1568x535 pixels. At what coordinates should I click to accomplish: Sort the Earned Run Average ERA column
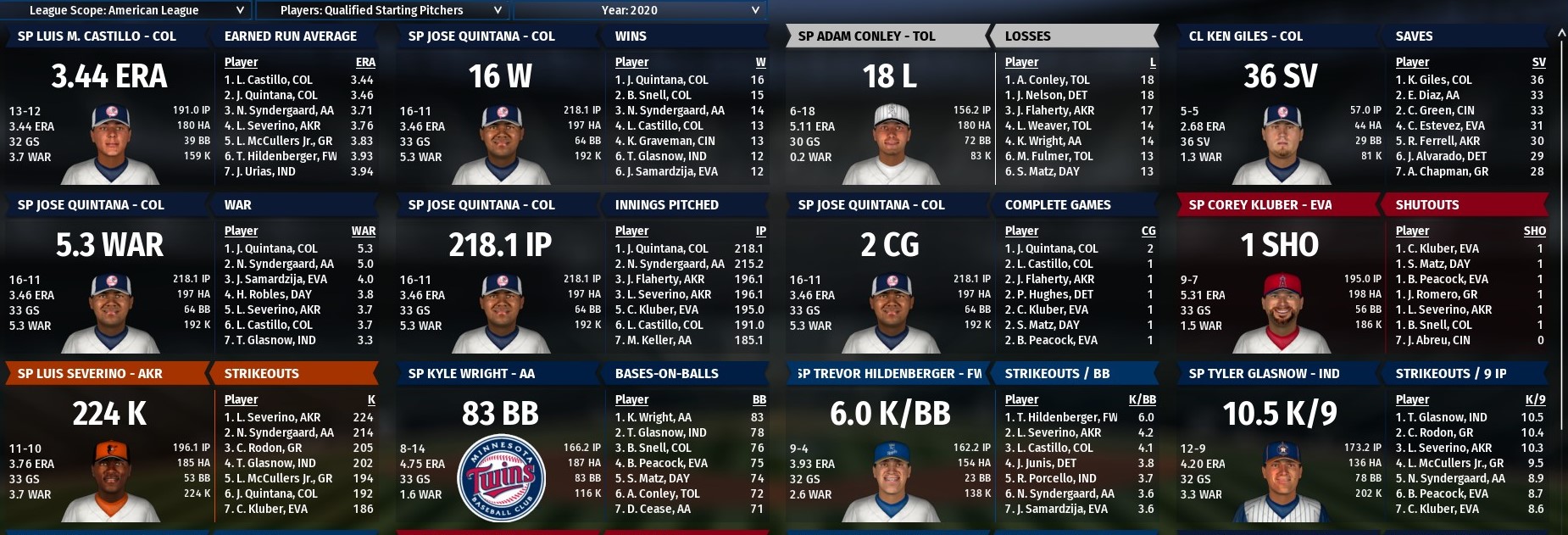point(365,62)
